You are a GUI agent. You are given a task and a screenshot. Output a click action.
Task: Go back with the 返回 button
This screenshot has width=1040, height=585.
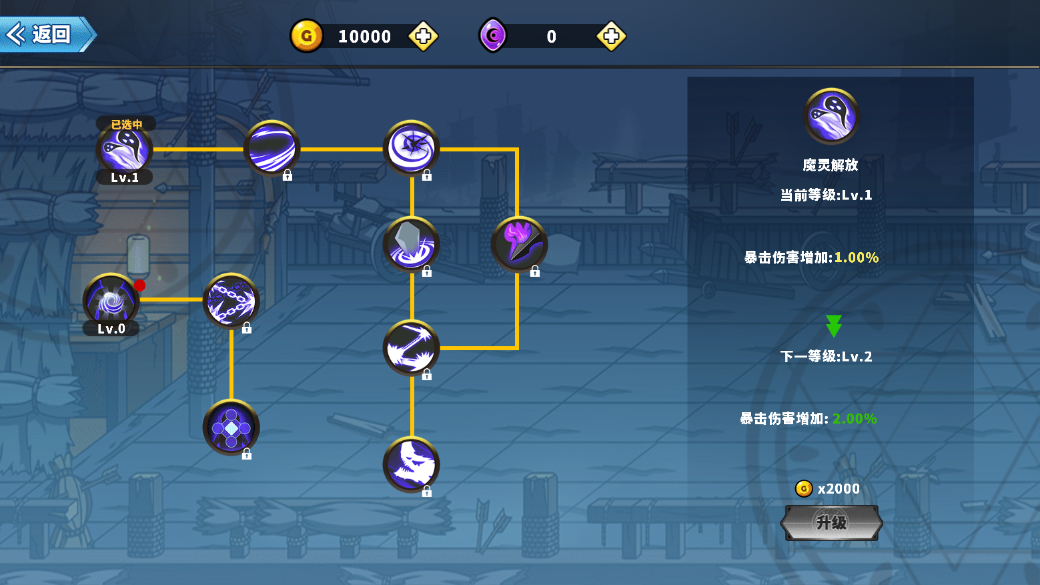pos(48,34)
